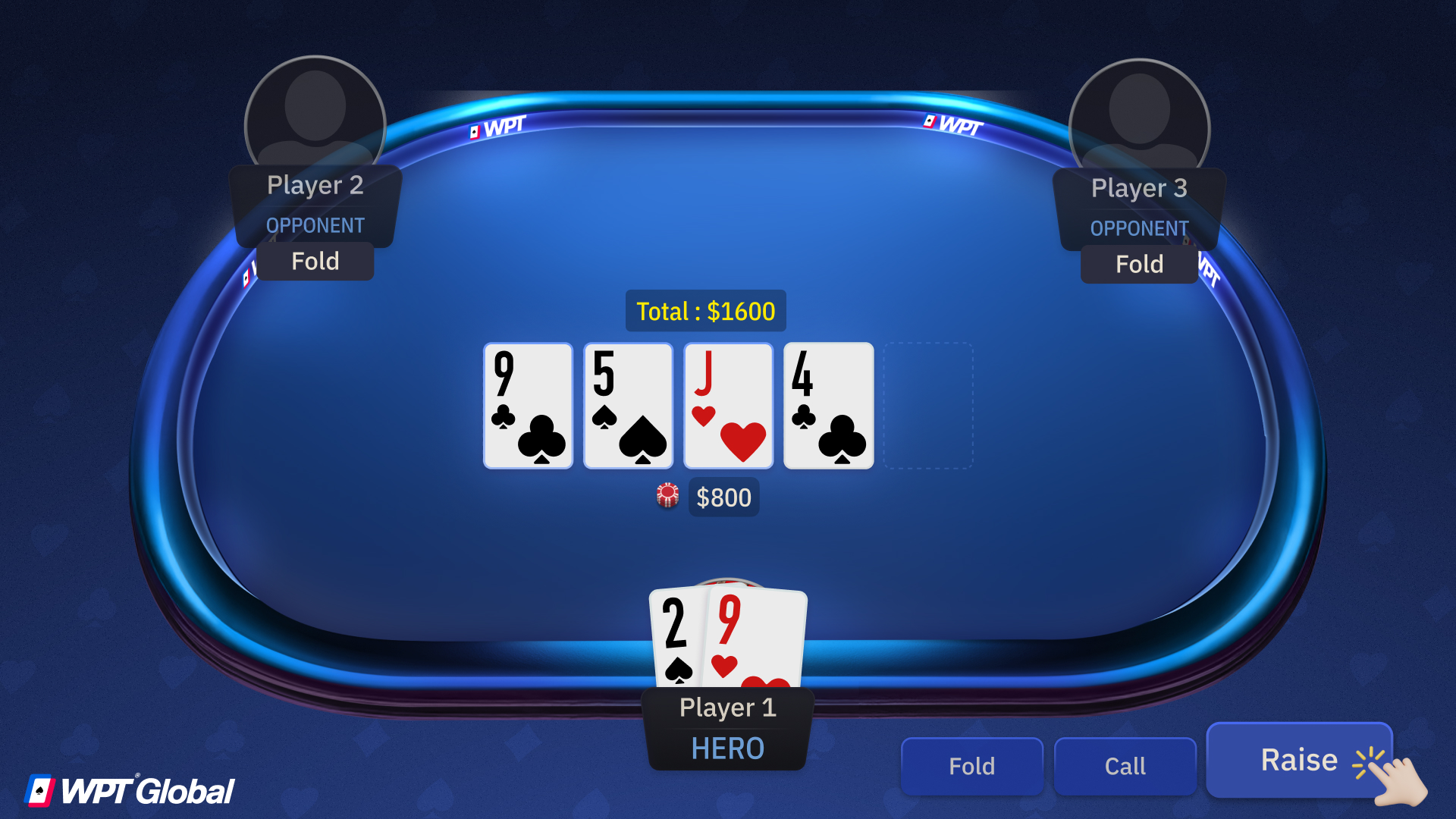Select the 9 of clubs community card
1456x819 pixels.
(527, 406)
